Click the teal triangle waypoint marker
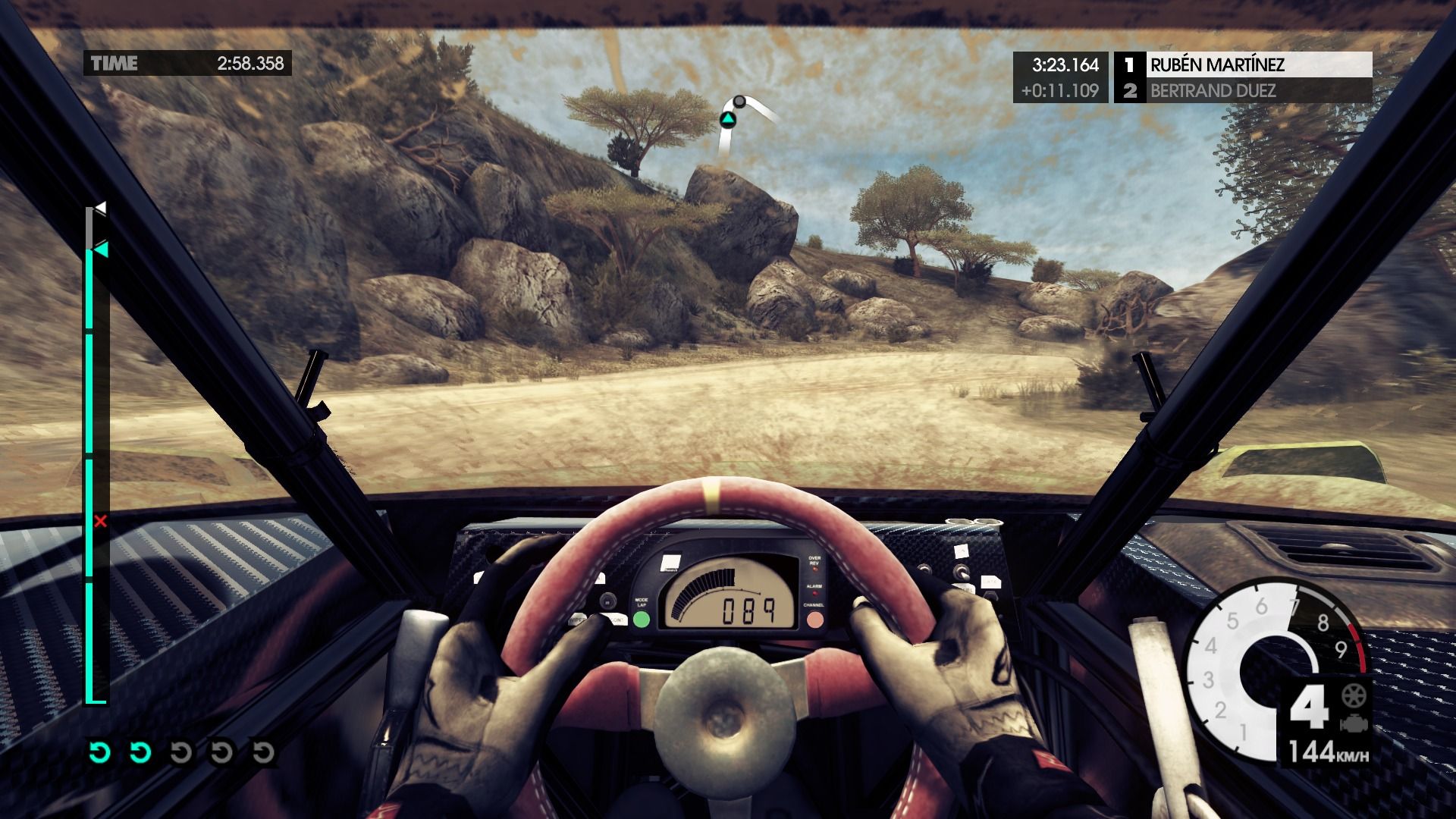Image resolution: width=1456 pixels, height=819 pixels. 727,119
